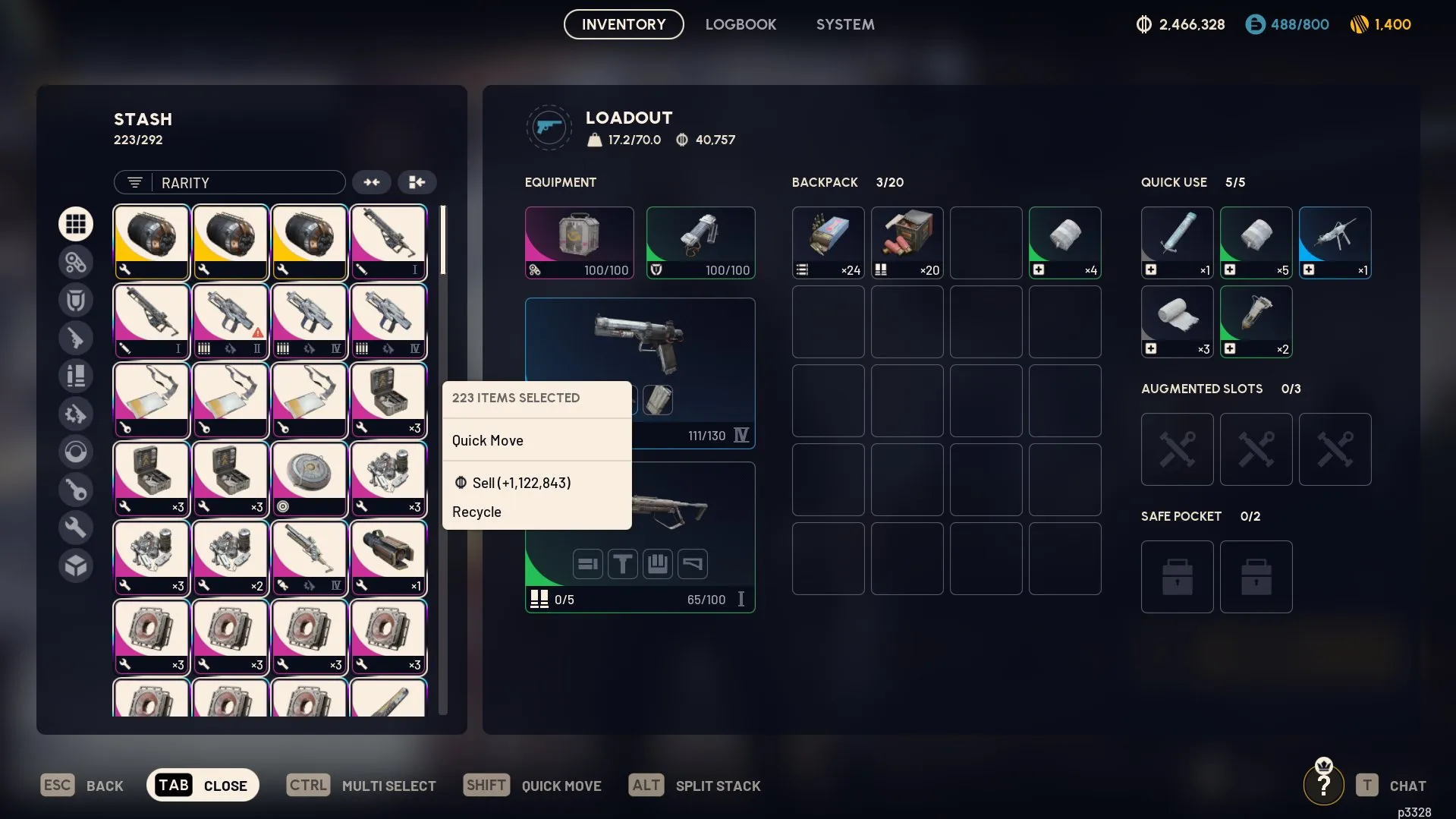
Task: Select the cube miscellaneous items filter
Action: click(x=76, y=565)
